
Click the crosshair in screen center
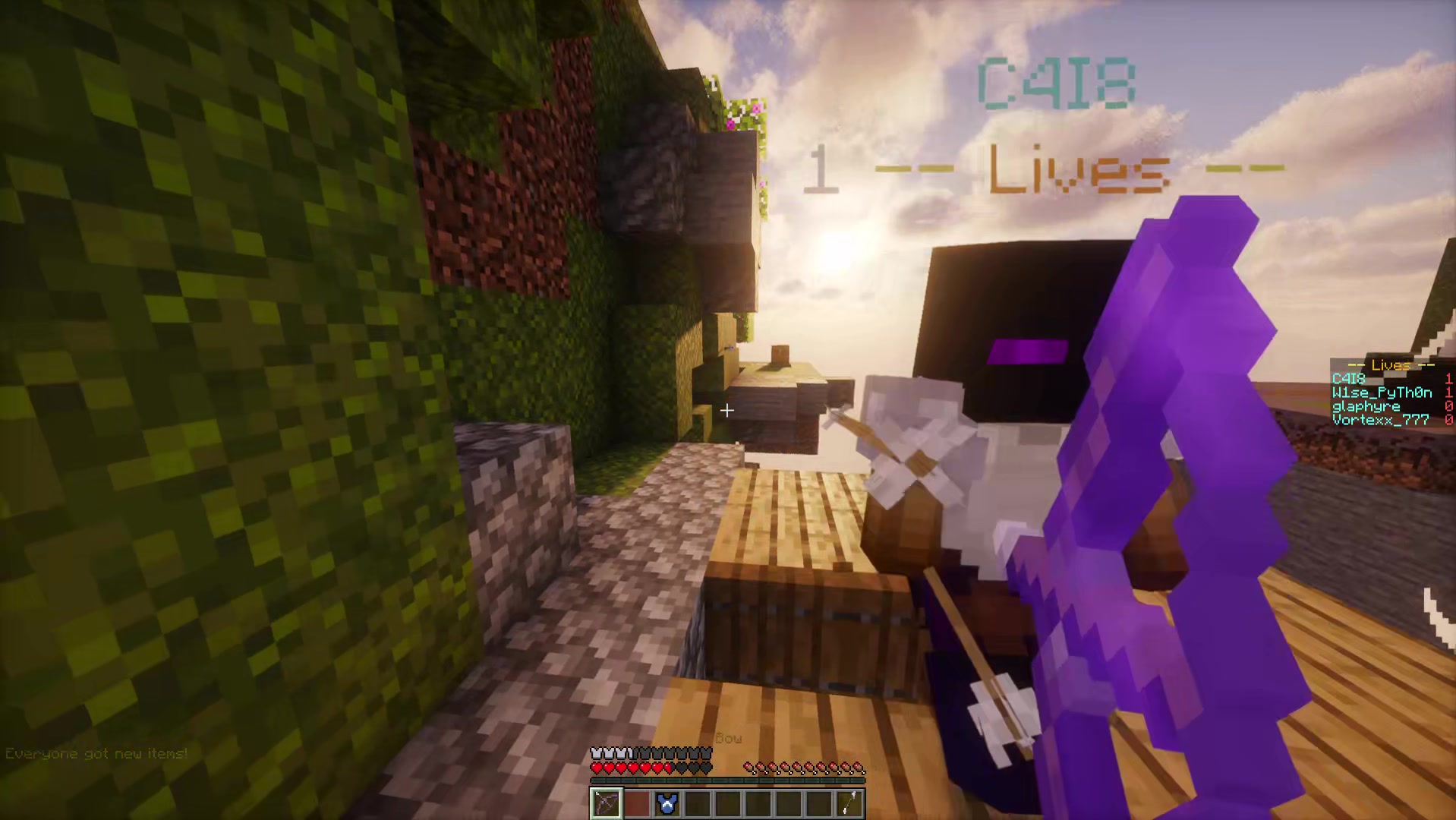(x=726, y=410)
